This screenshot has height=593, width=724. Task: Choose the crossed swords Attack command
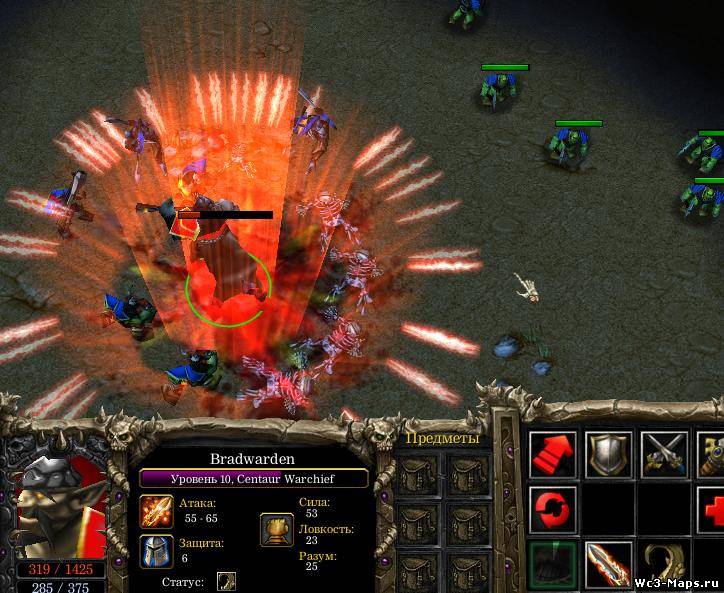coord(664,456)
